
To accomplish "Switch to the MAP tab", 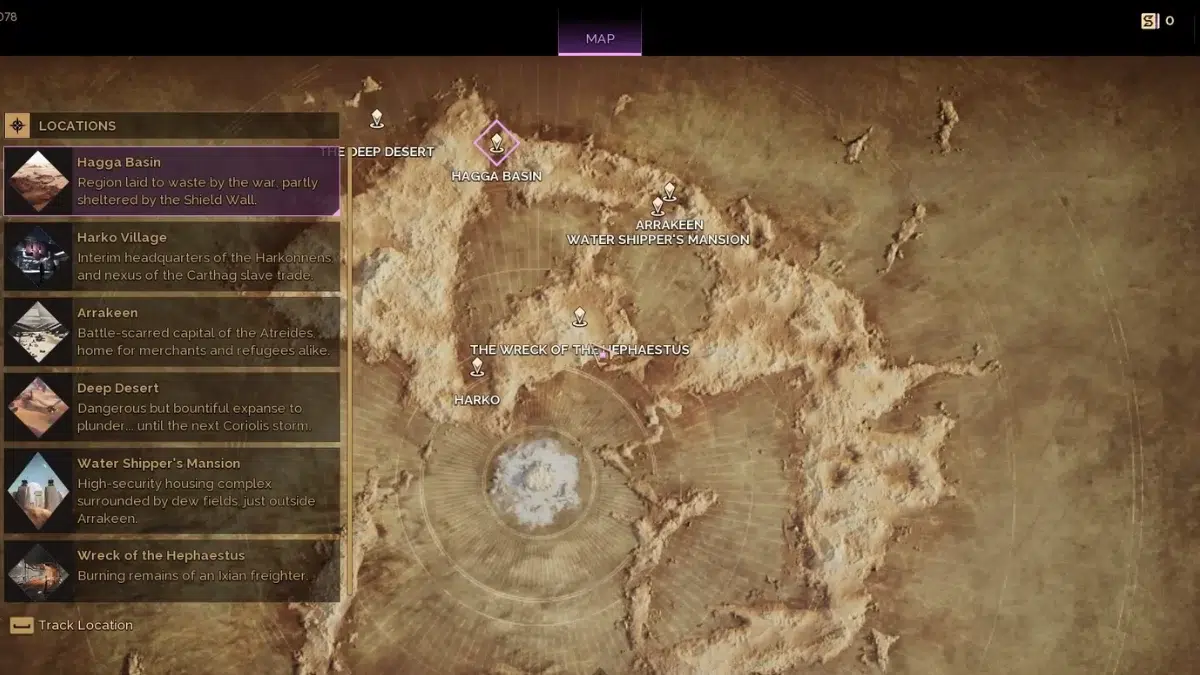I will tap(600, 38).
